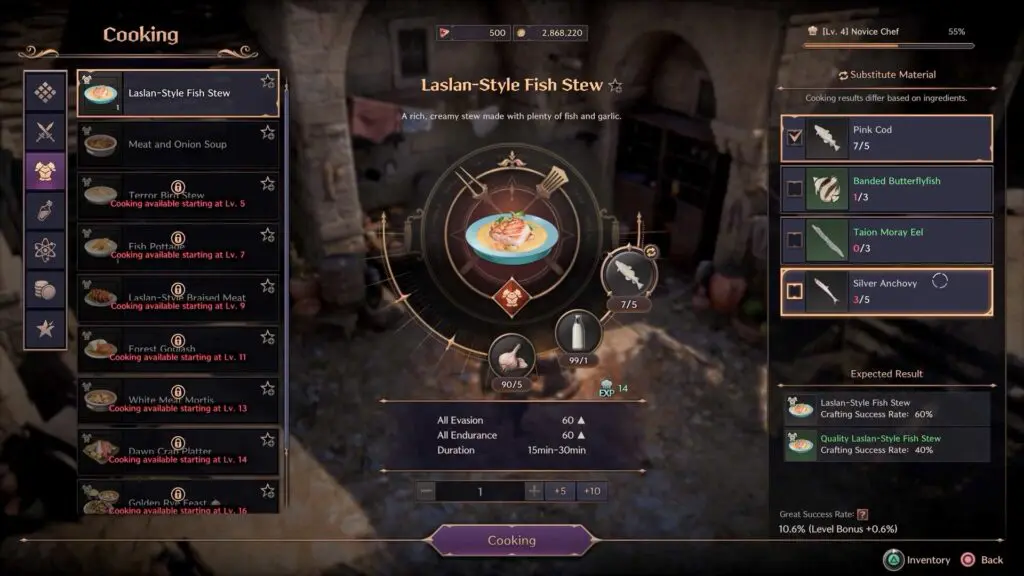Show the star favorites category tab
The image size is (1024, 576).
[x=45, y=327]
